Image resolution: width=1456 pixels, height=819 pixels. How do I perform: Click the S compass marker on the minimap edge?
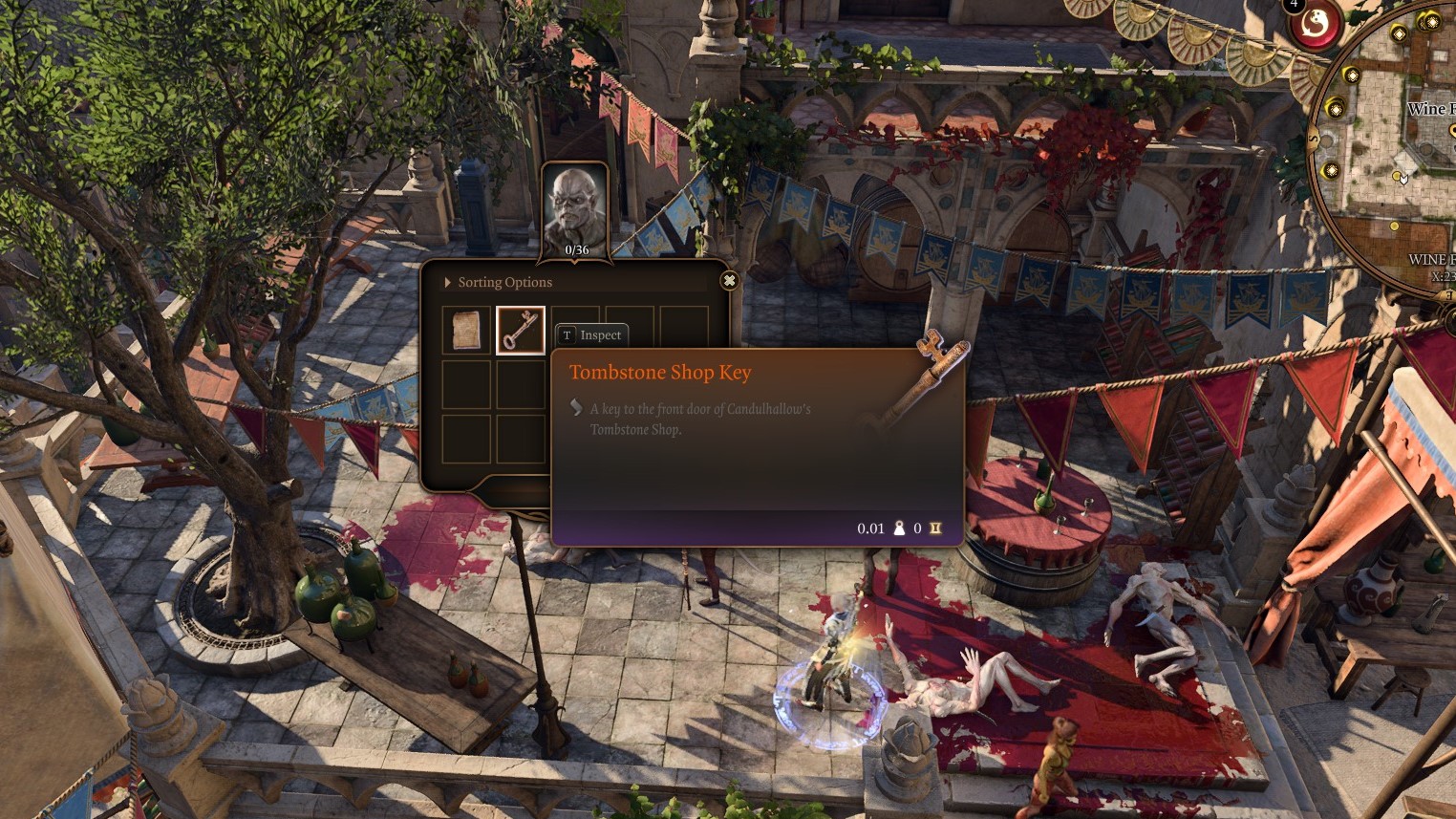(1313, 140)
